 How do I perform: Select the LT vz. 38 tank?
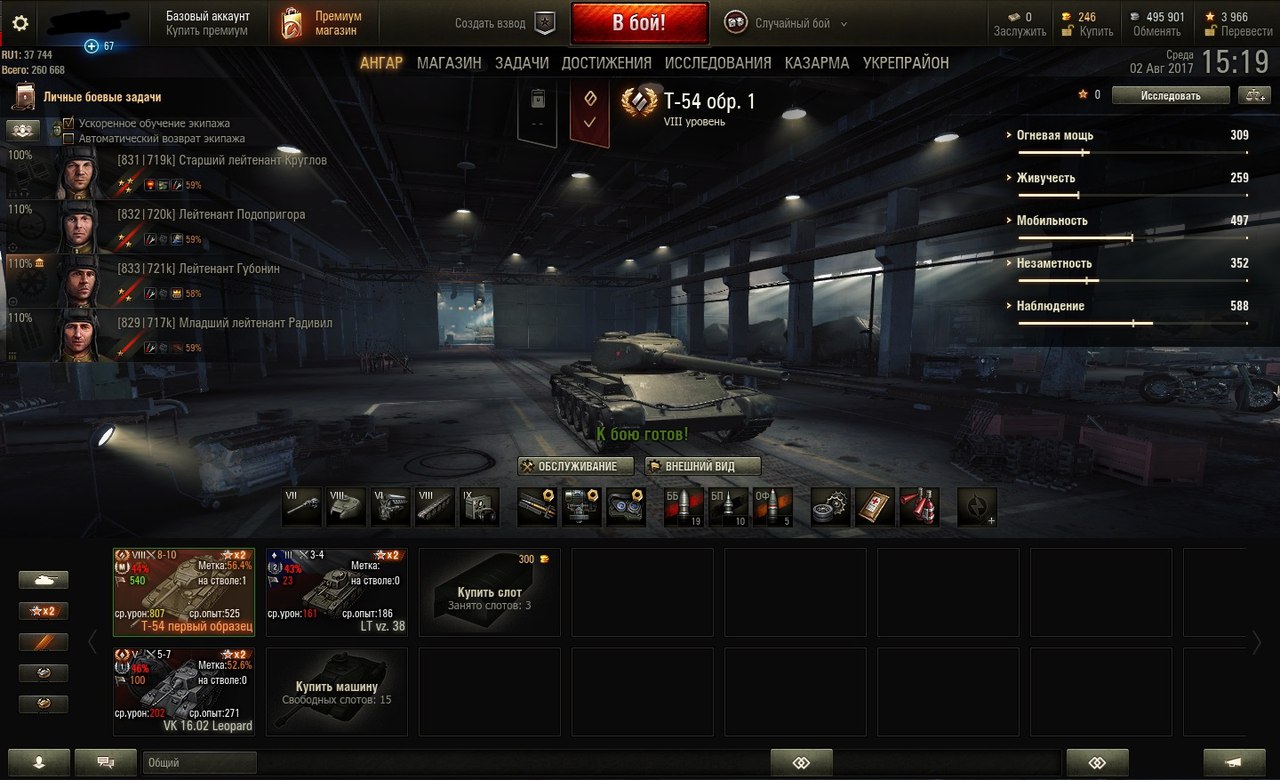(x=336, y=592)
